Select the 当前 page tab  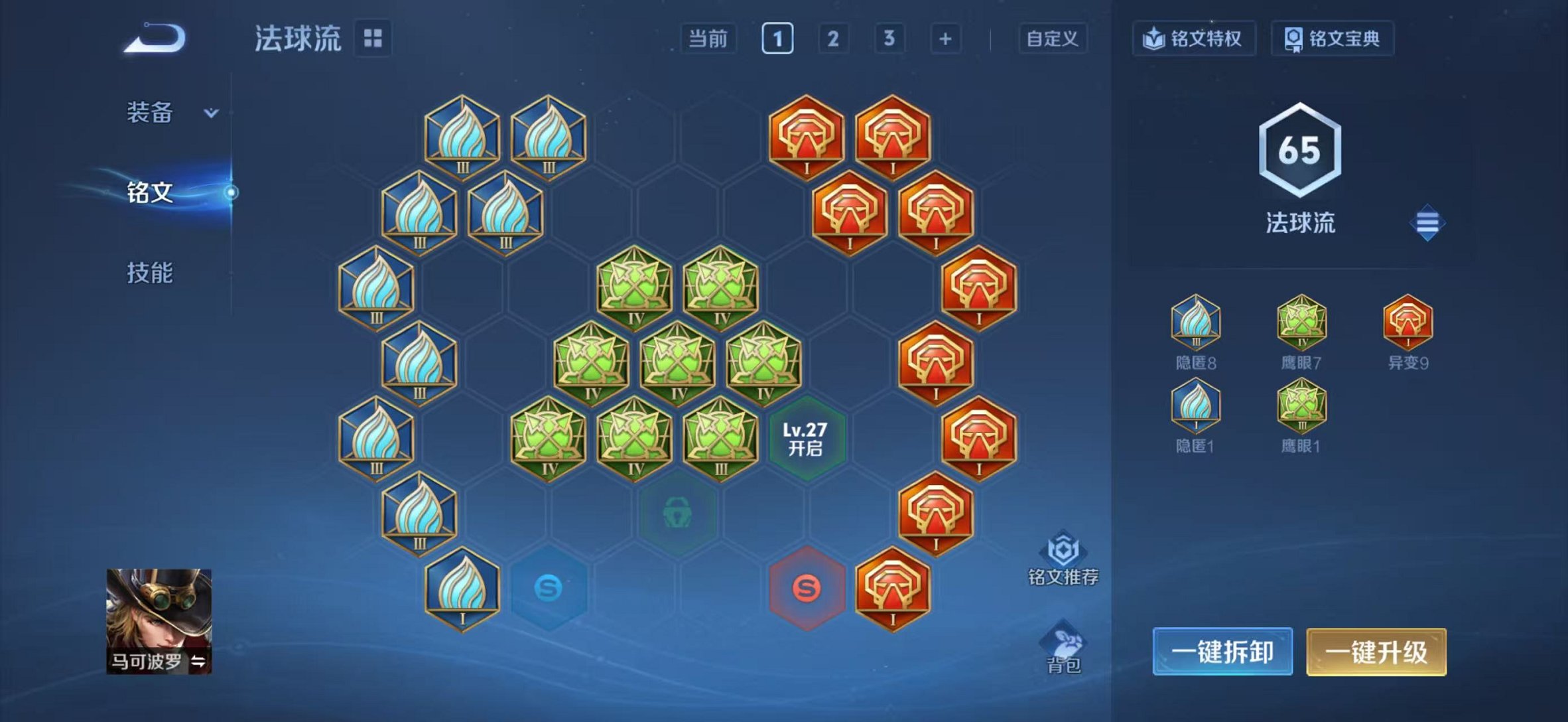point(708,39)
